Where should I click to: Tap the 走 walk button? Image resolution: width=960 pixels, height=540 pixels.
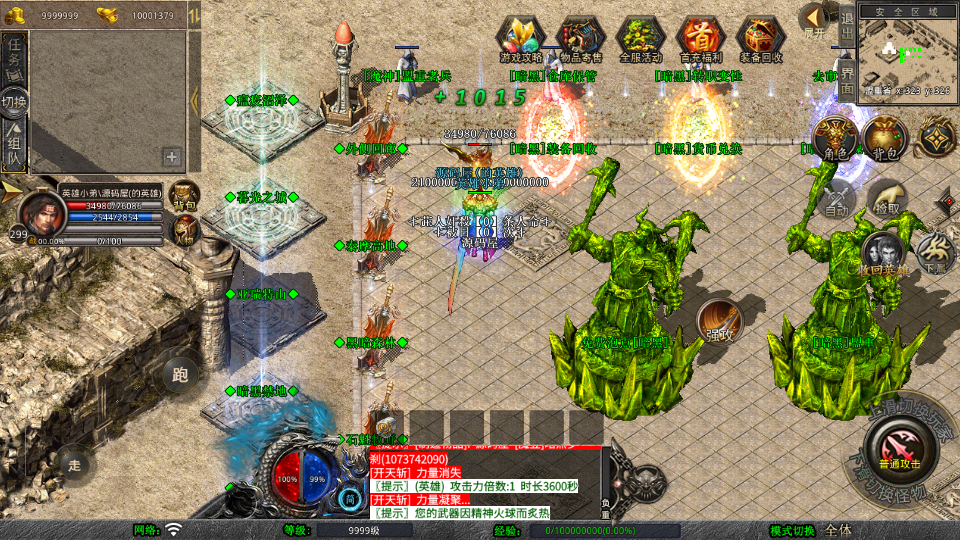point(74,463)
